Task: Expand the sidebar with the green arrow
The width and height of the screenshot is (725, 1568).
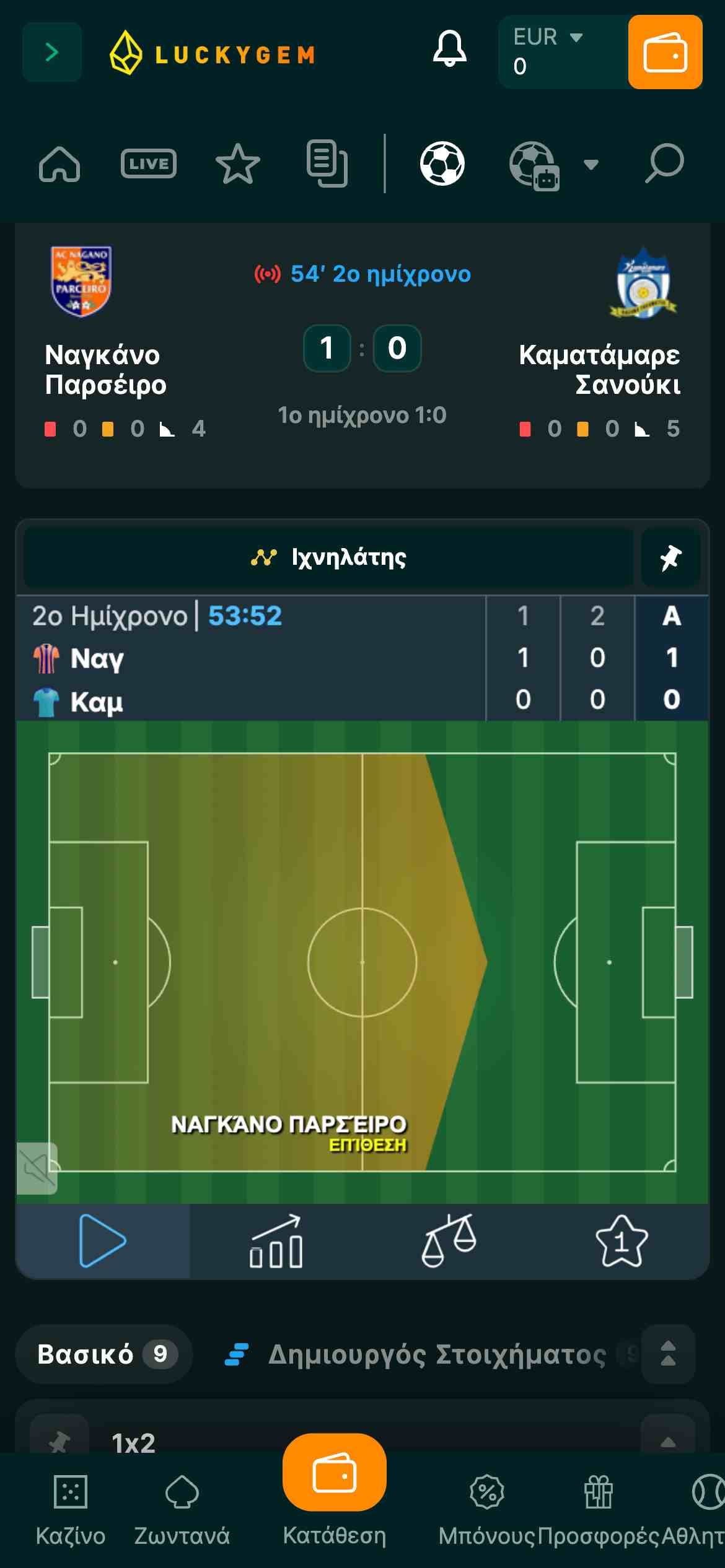Action: coord(52,53)
